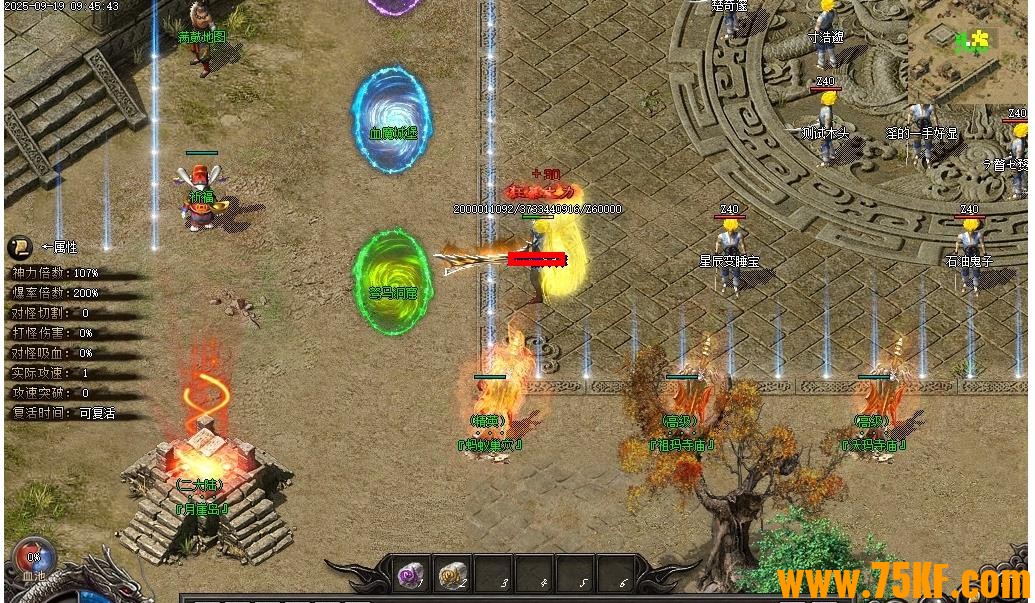Use the purple swirl item in hotbar slot 1
This screenshot has width=1035, height=603.
410,575
